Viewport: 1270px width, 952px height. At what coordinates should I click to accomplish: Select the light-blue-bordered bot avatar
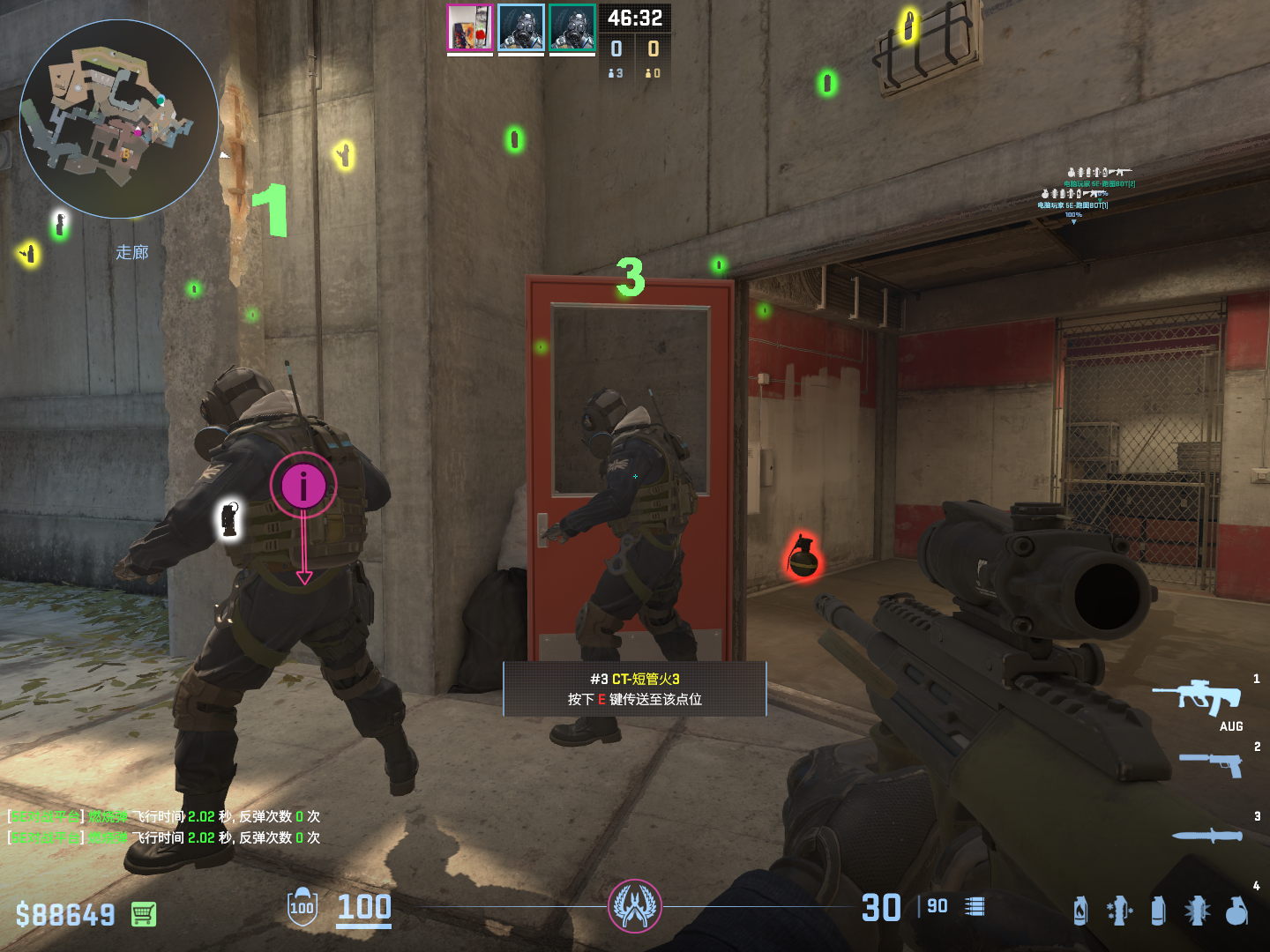click(521, 27)
